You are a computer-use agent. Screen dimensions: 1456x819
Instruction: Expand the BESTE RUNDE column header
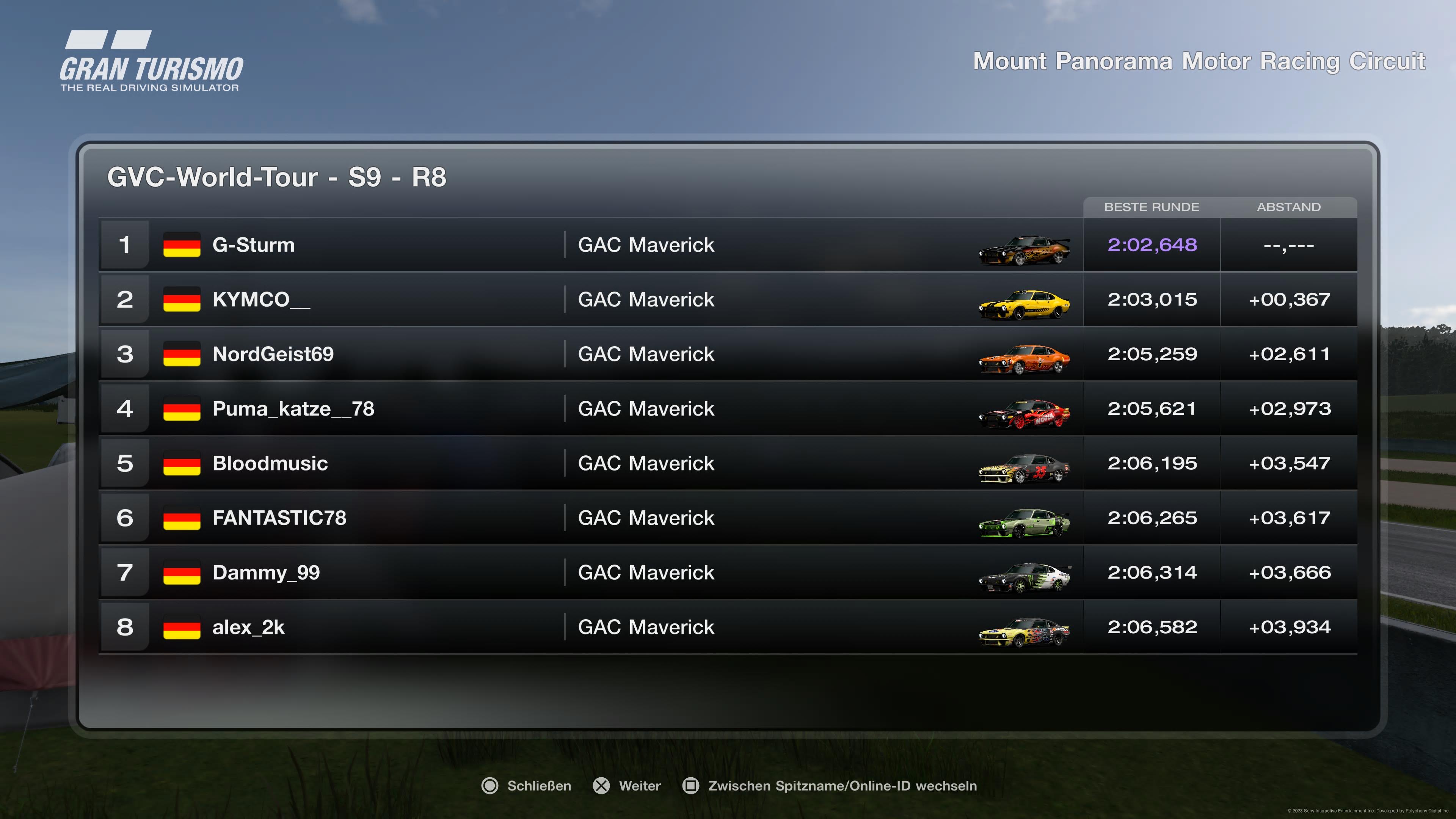[x=1152, y=207]
